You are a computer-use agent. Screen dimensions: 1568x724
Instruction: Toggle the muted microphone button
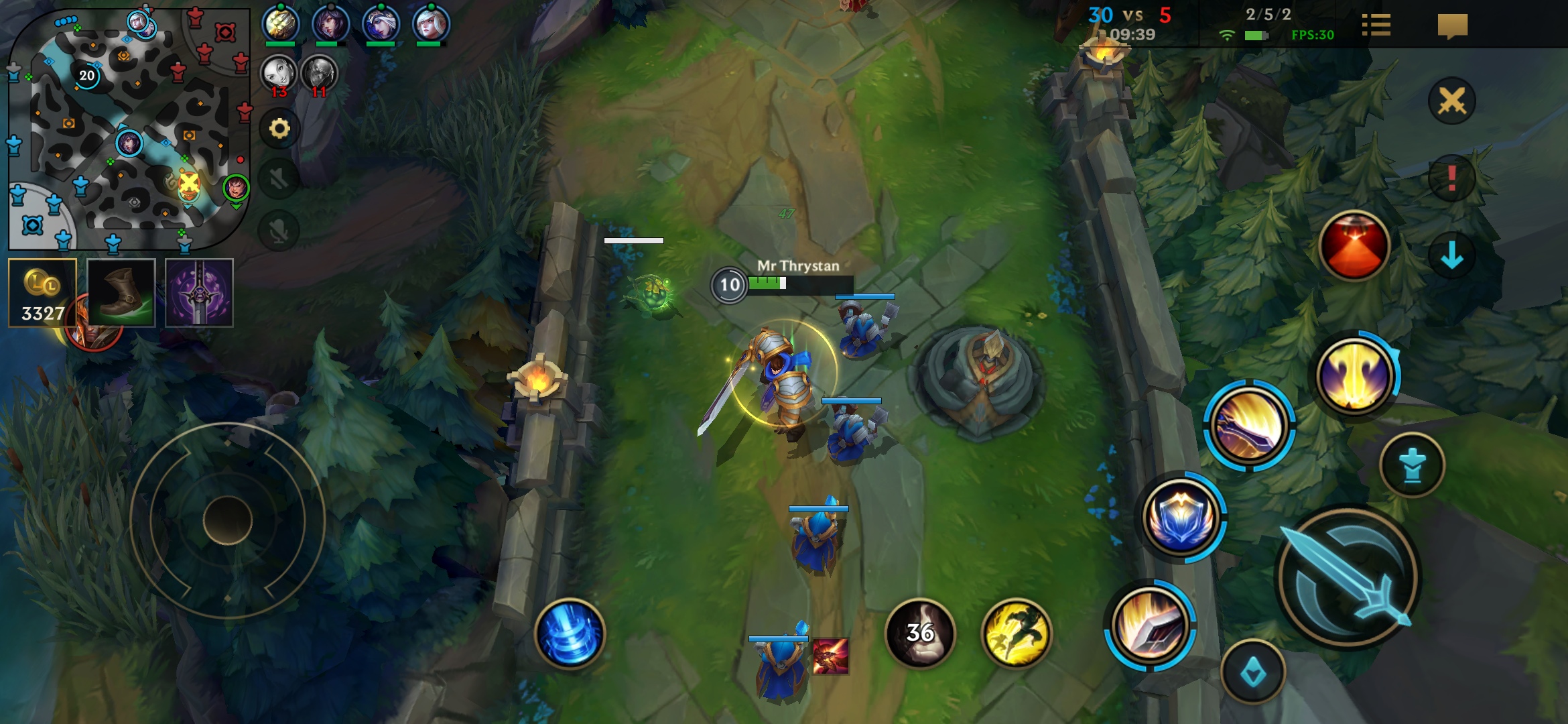pos(279,231)
